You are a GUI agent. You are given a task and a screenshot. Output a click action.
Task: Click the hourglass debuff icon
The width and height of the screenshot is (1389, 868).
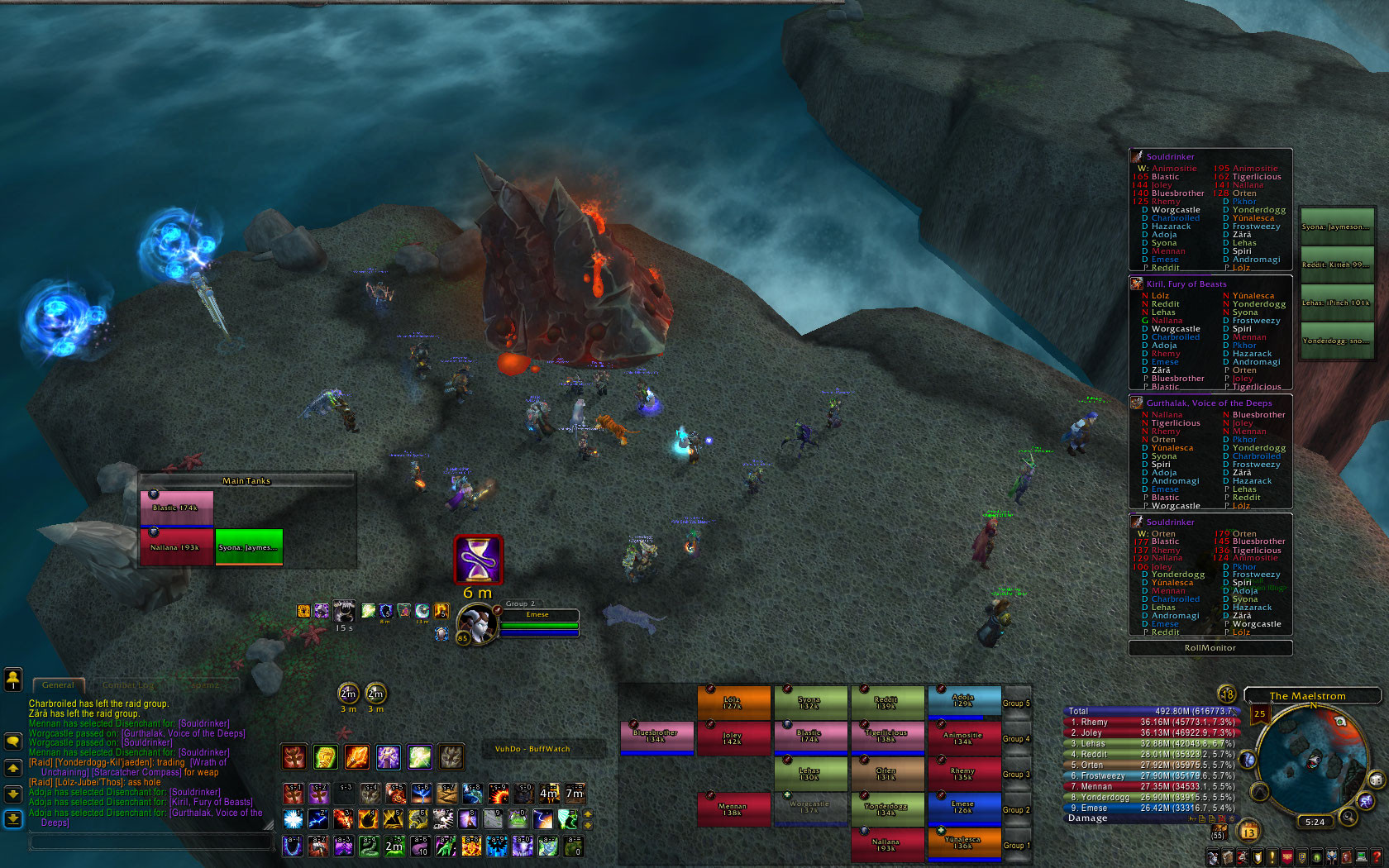[x=478, y=560]
